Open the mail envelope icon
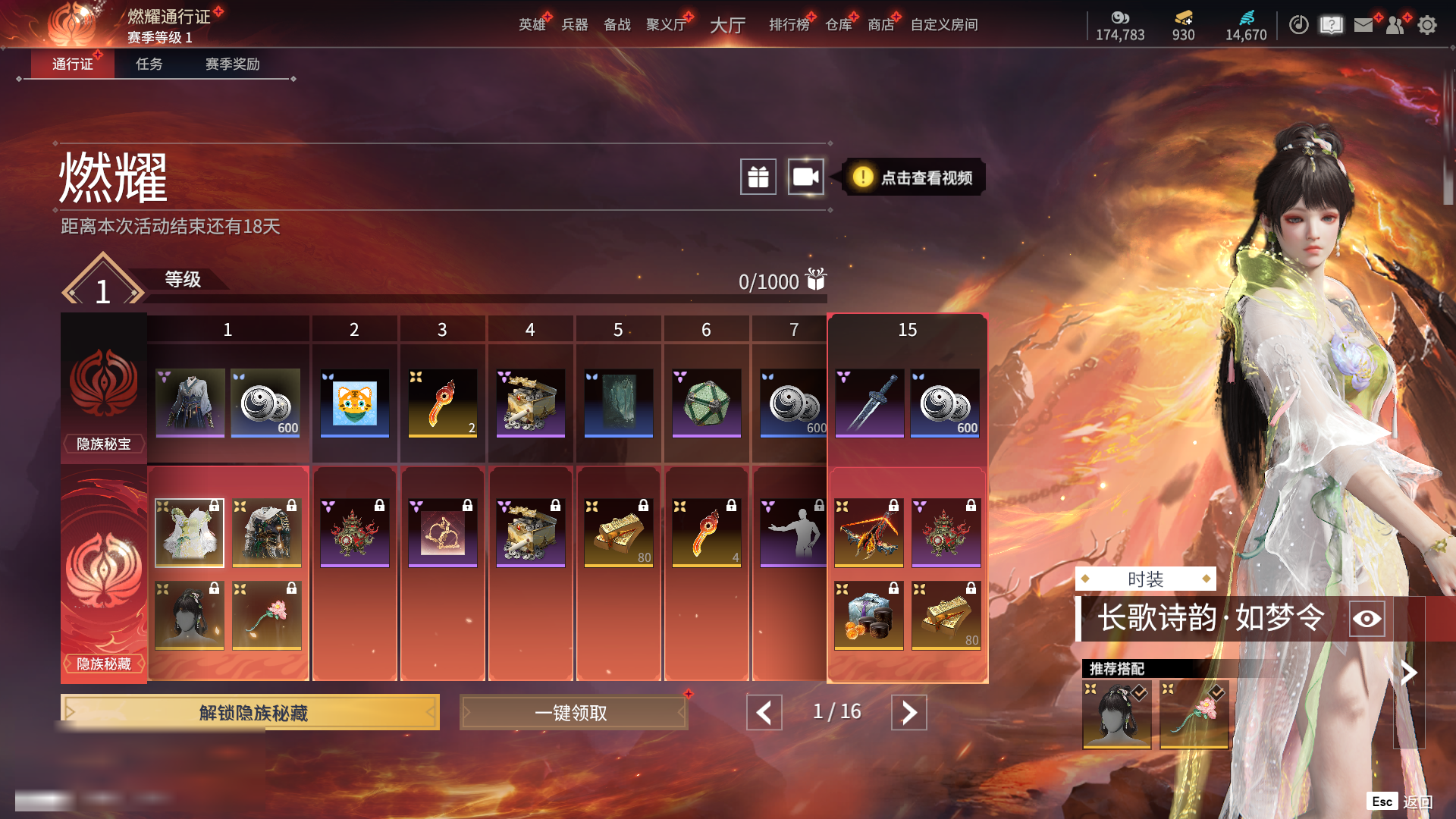Viewport: 1456px width, 819px height. (x=1363, y=25)
